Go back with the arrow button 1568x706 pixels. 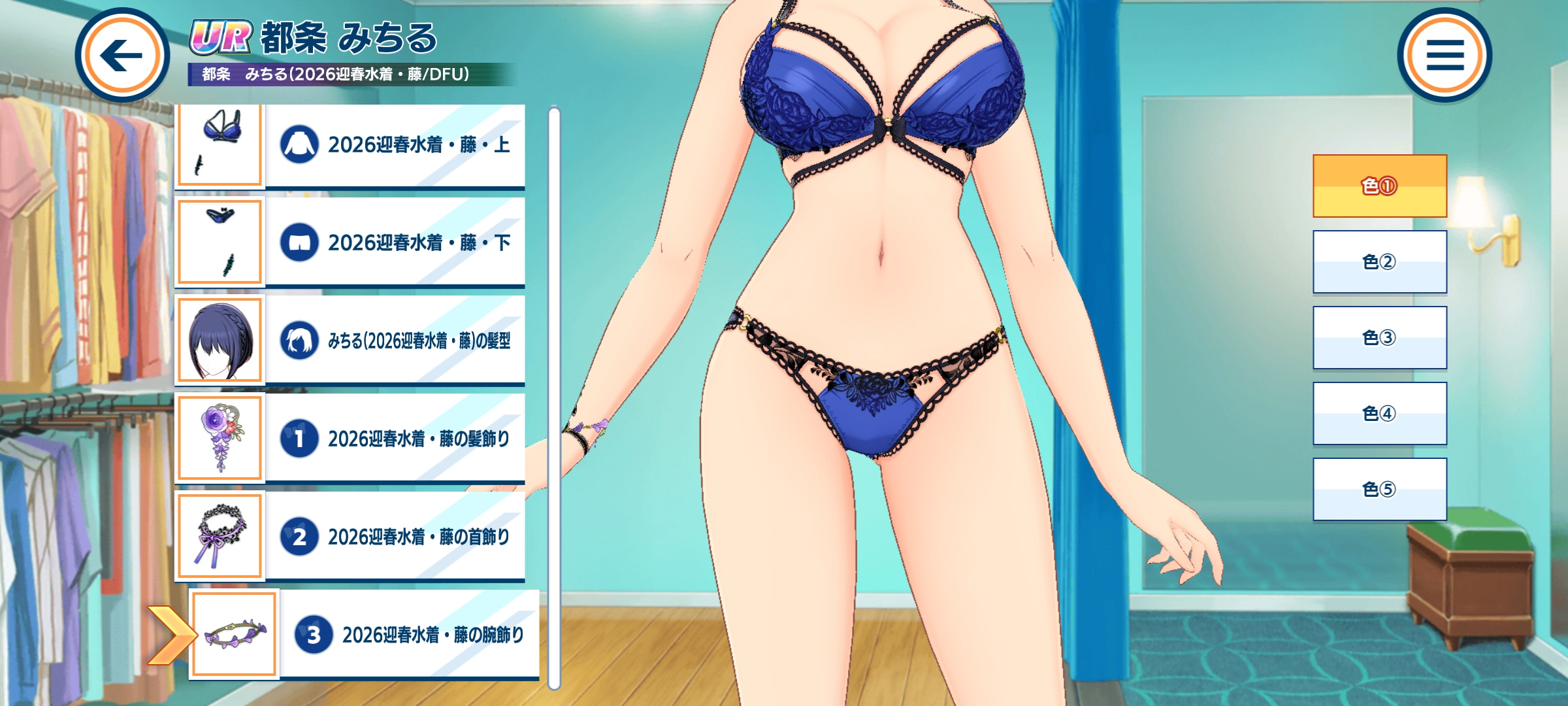(122, 55)
